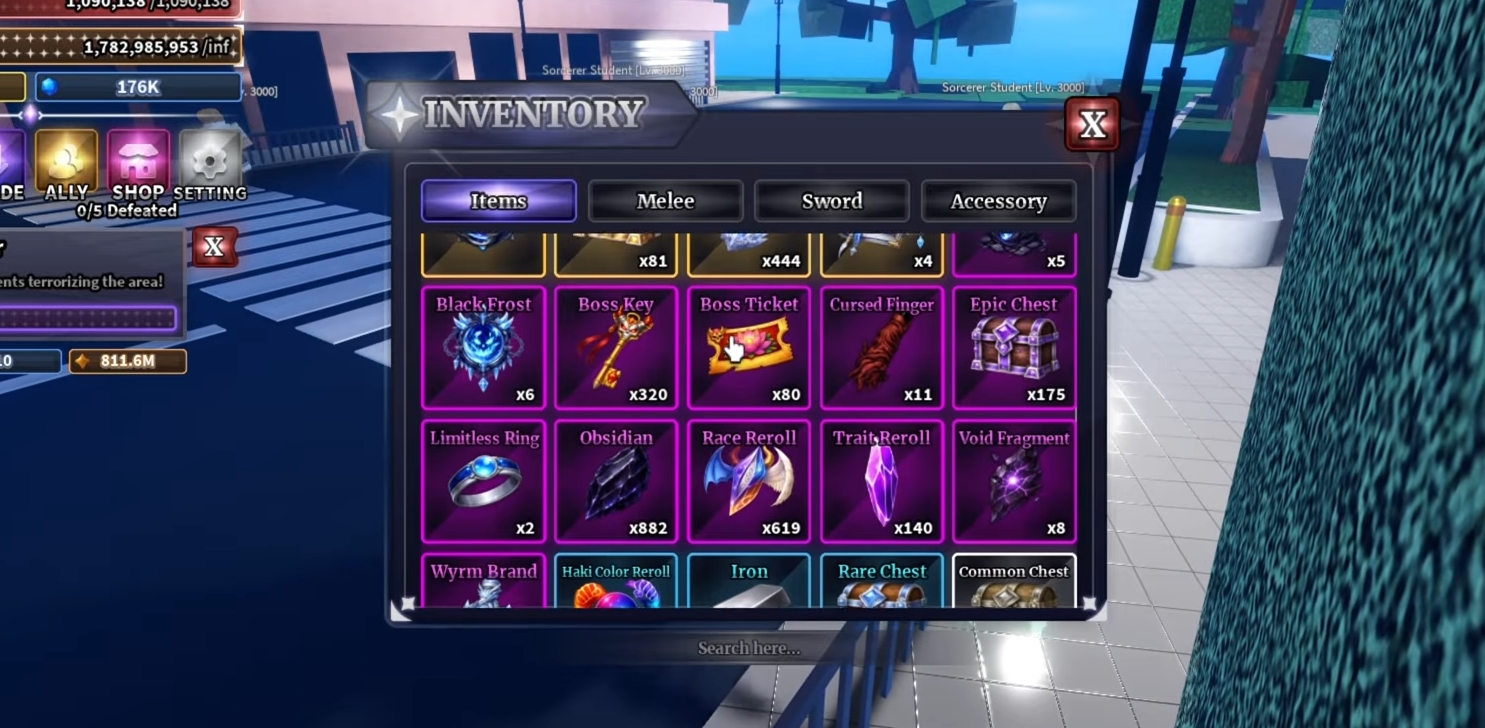Image resolution: width=1485 pixels, height=728 pixels.
Task: Select the Obsidian item
Action: pyautogui.click(x=615, y=482)
